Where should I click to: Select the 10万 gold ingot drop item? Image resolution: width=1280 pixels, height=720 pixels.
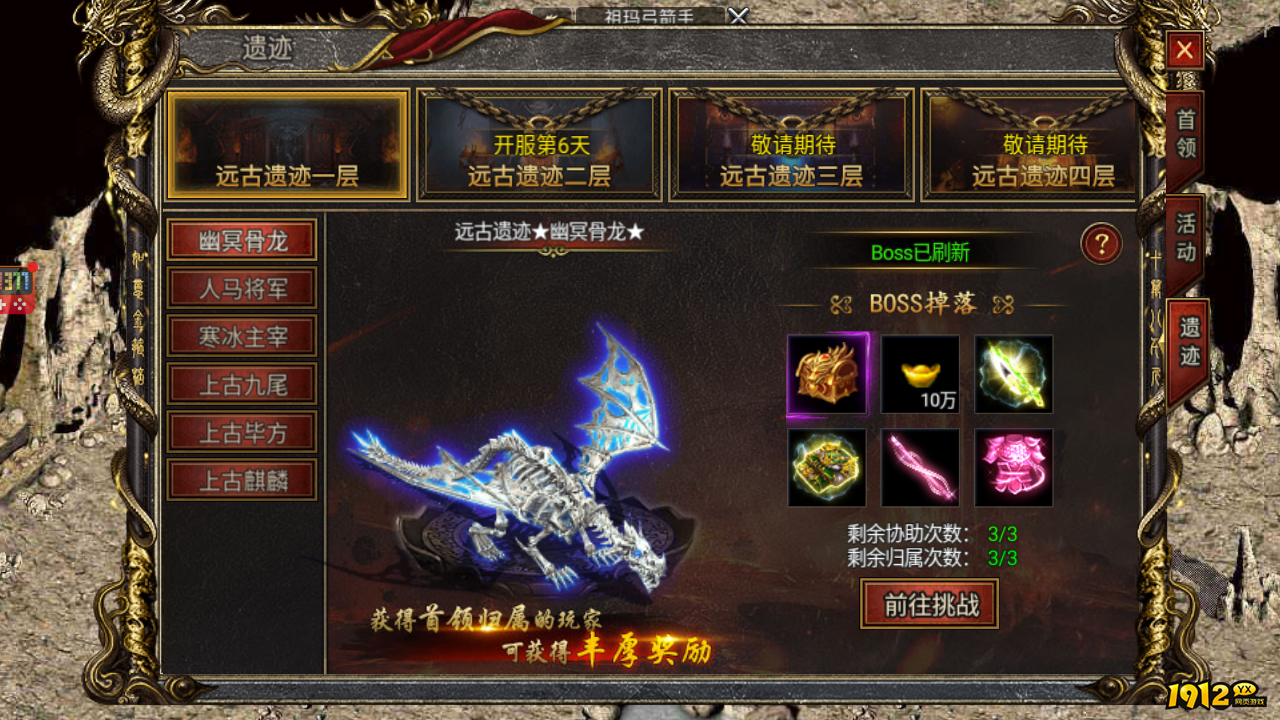(920, 375)
